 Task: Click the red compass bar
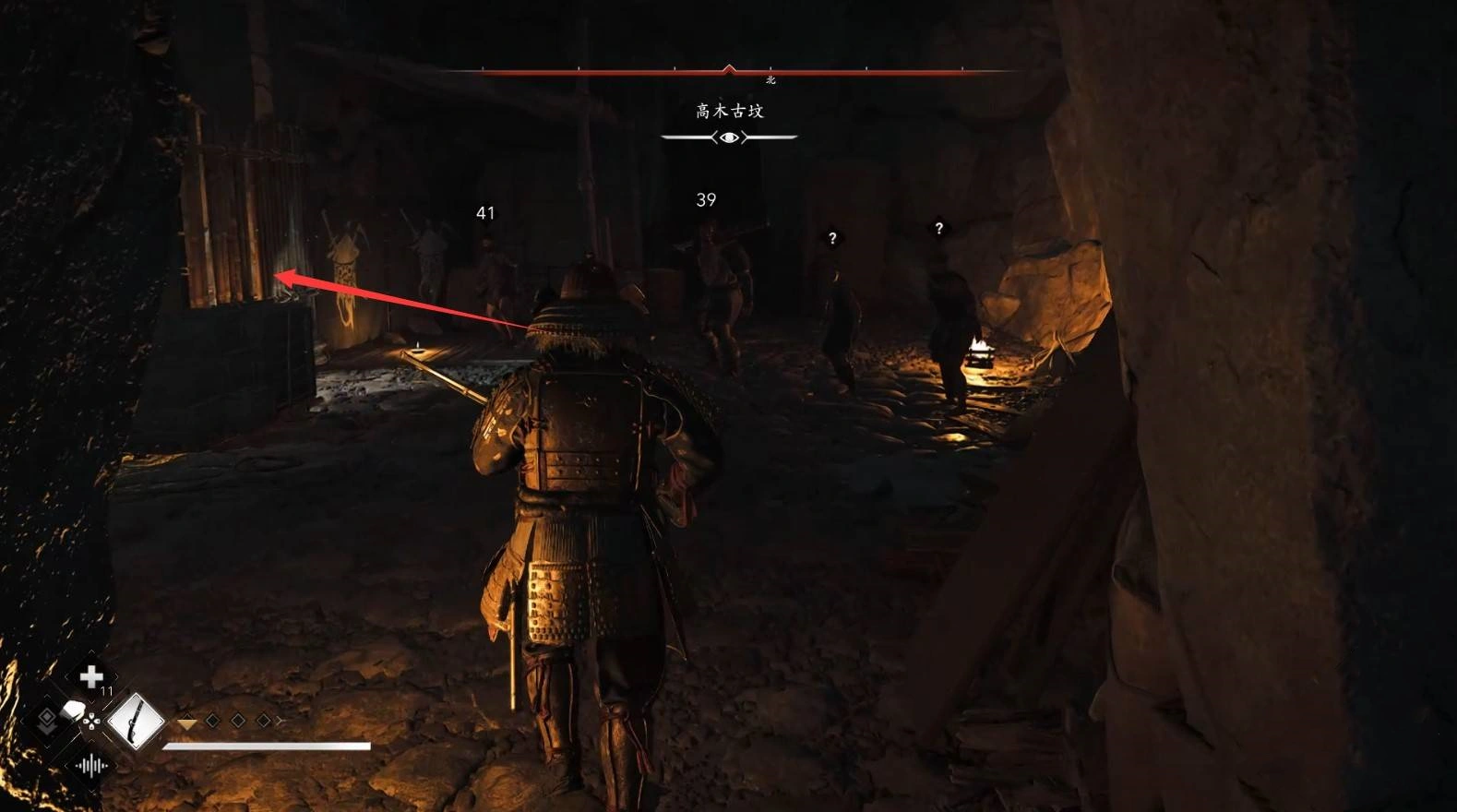729,71
